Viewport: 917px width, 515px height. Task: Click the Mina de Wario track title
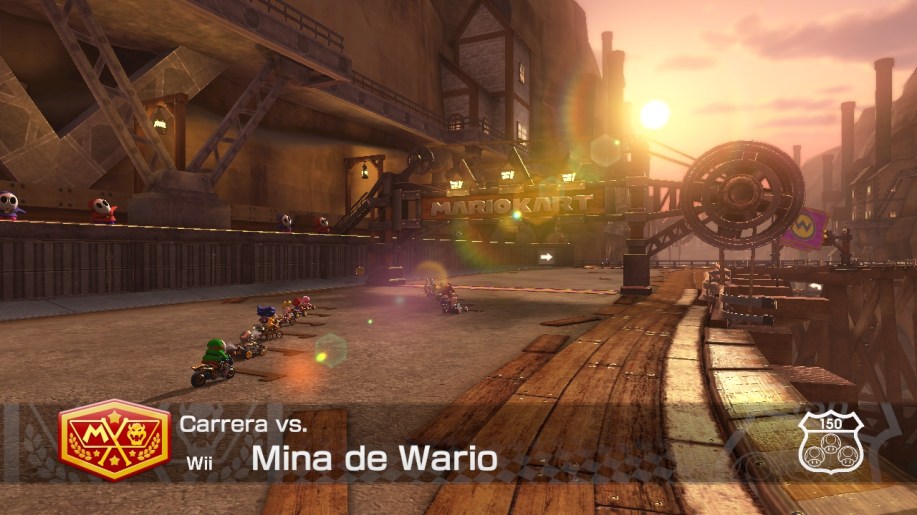[x=373, y=459]
